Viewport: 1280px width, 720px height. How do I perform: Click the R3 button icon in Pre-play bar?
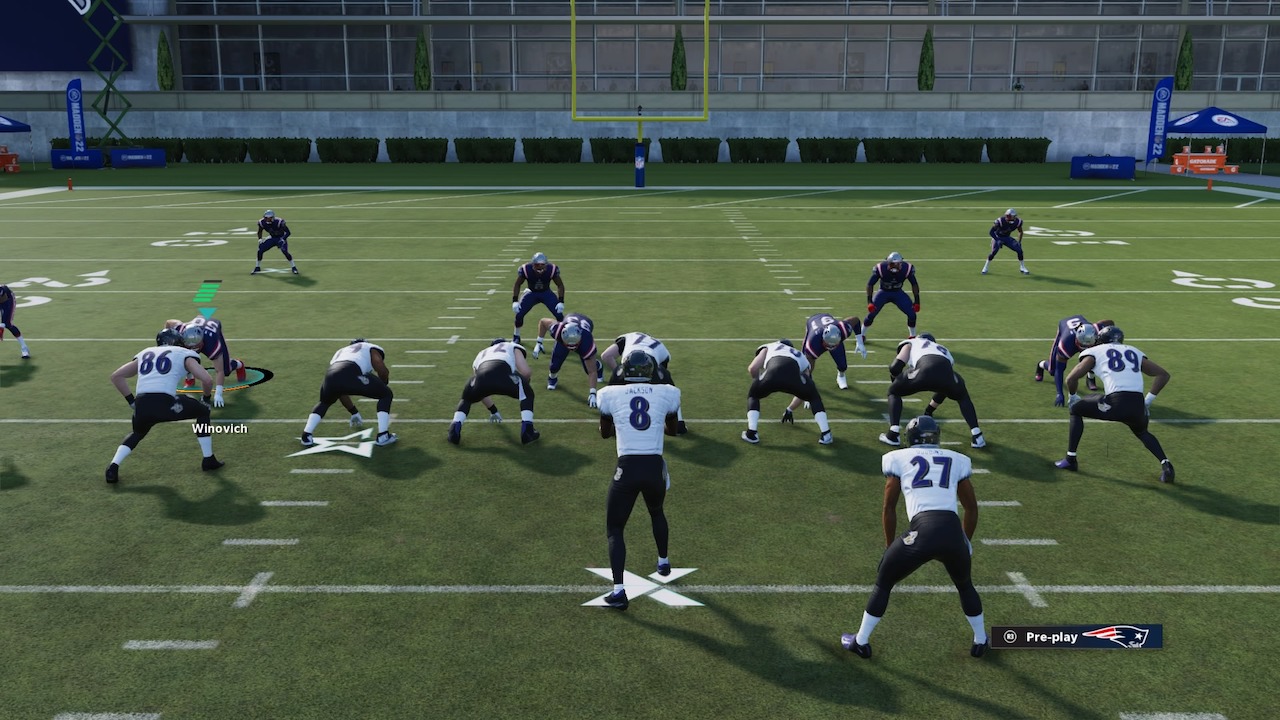(1010, 637)
